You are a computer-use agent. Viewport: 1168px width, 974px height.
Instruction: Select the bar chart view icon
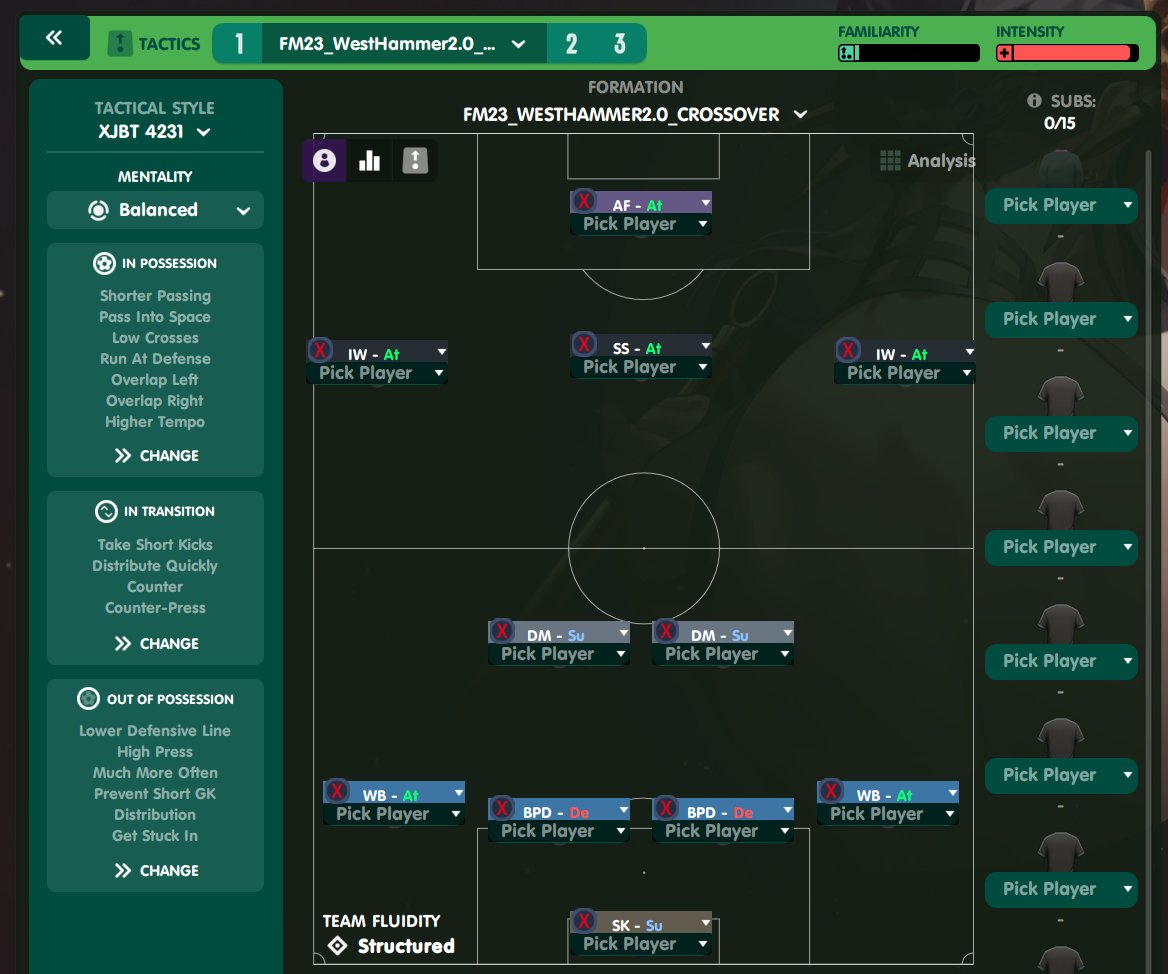pyautogui.click(x=369, y=160)
